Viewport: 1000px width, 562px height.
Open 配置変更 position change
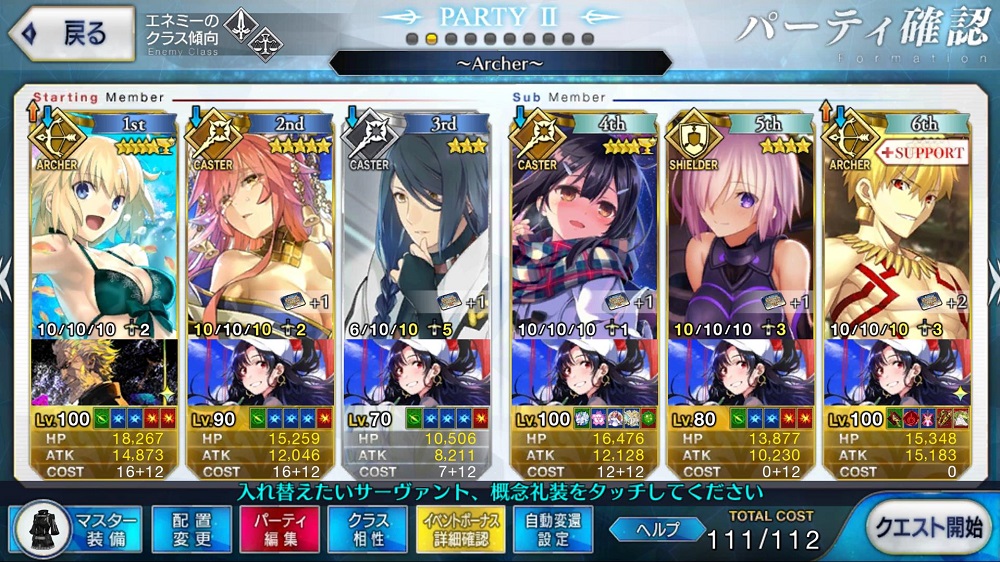[x=191, y=529]
